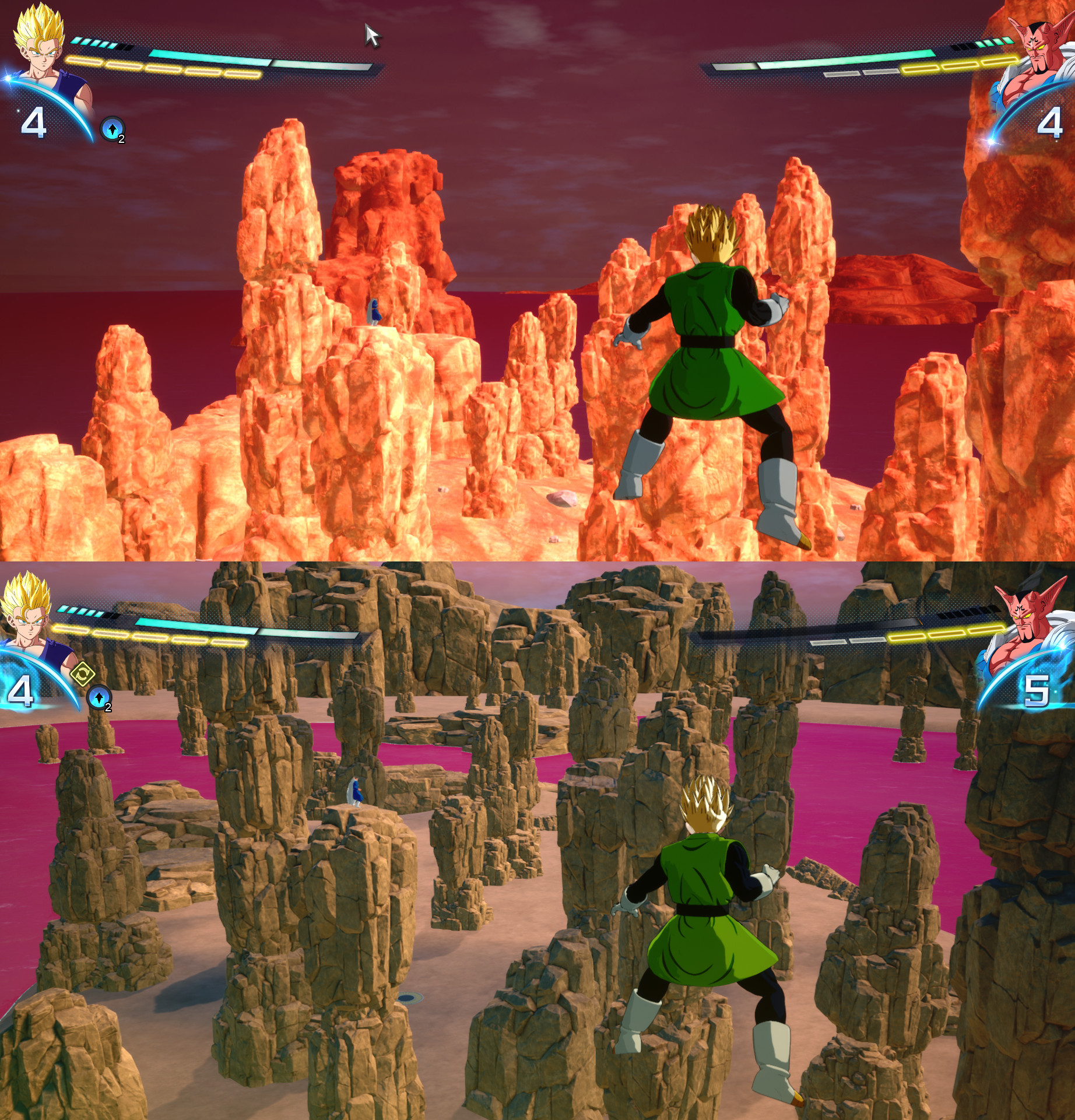Screen dimensions: 1075x1120
Task: Select the sparkle emblem beside Gohan's portrait
Action: (x=8, y=77)
